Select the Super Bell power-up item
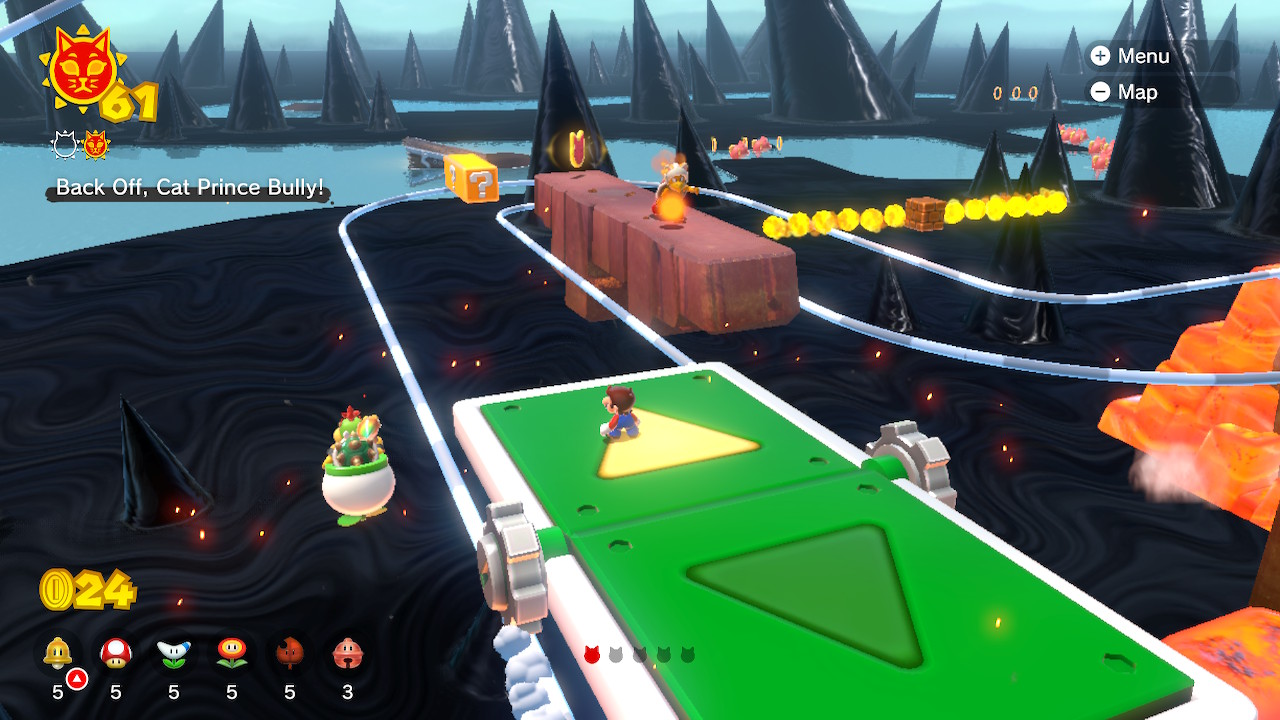 57,650
